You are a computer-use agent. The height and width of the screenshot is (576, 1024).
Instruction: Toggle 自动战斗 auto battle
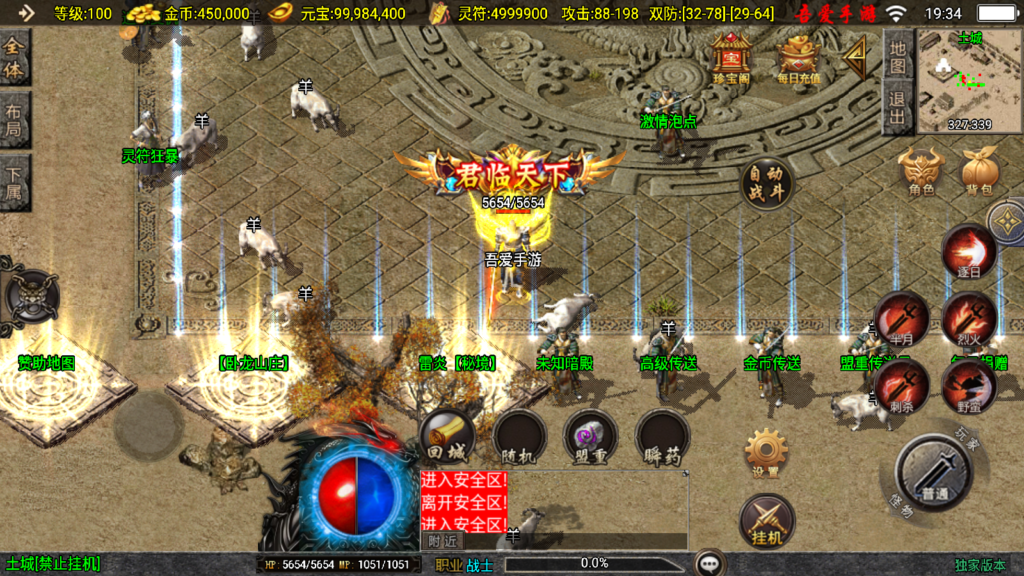pyautogui.click(x=766, y=183)
